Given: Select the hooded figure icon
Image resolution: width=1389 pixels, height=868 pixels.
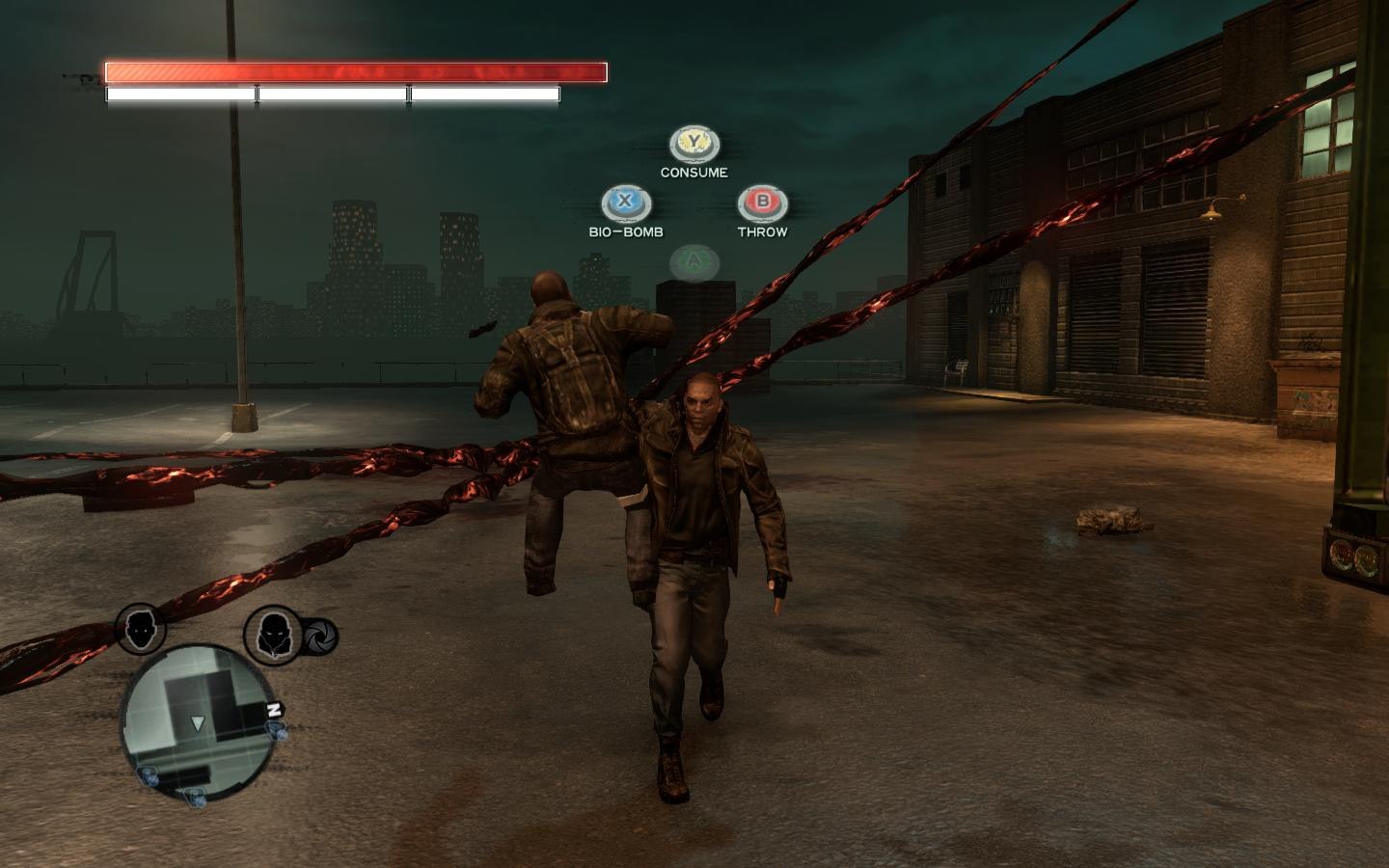Looking at the screenshot, I should coord(272,634).
